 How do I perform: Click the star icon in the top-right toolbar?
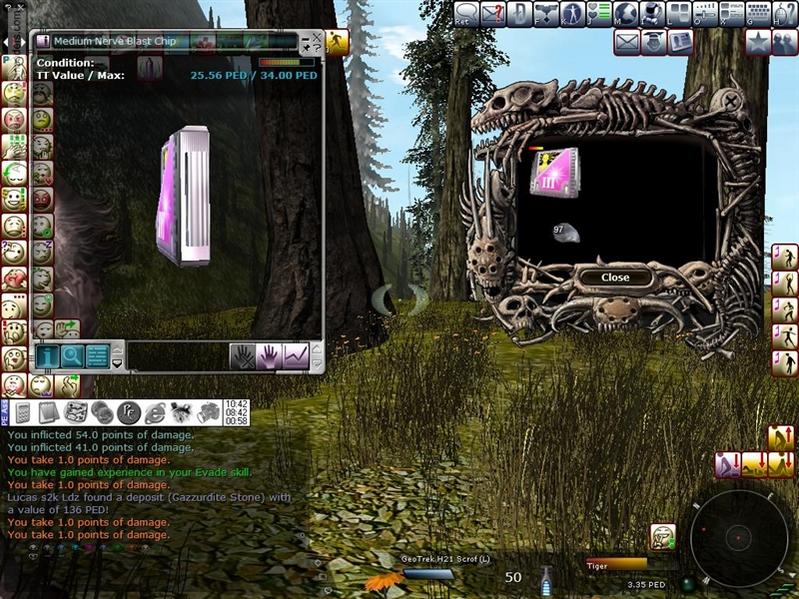(758, 42)
